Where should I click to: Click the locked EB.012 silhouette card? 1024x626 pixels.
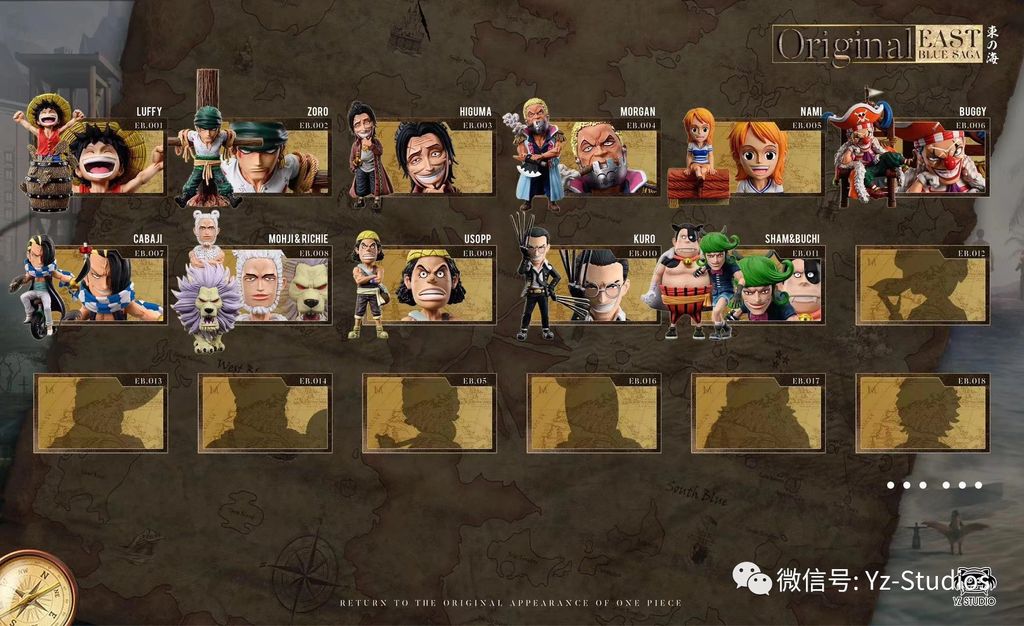pos(922,285)
